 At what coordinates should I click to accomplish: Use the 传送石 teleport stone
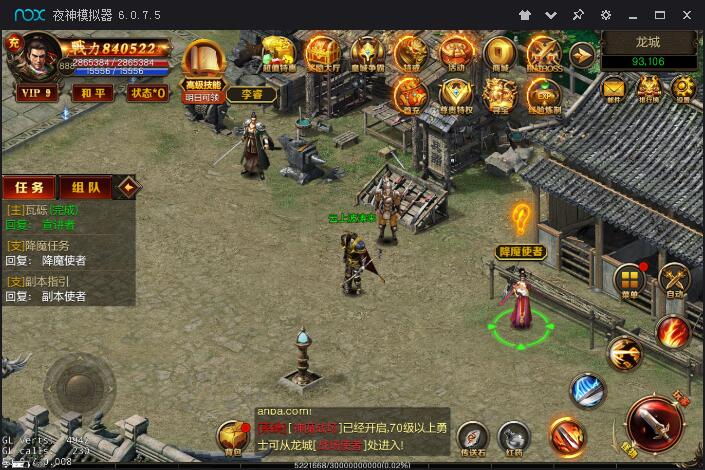coord(472,438)
